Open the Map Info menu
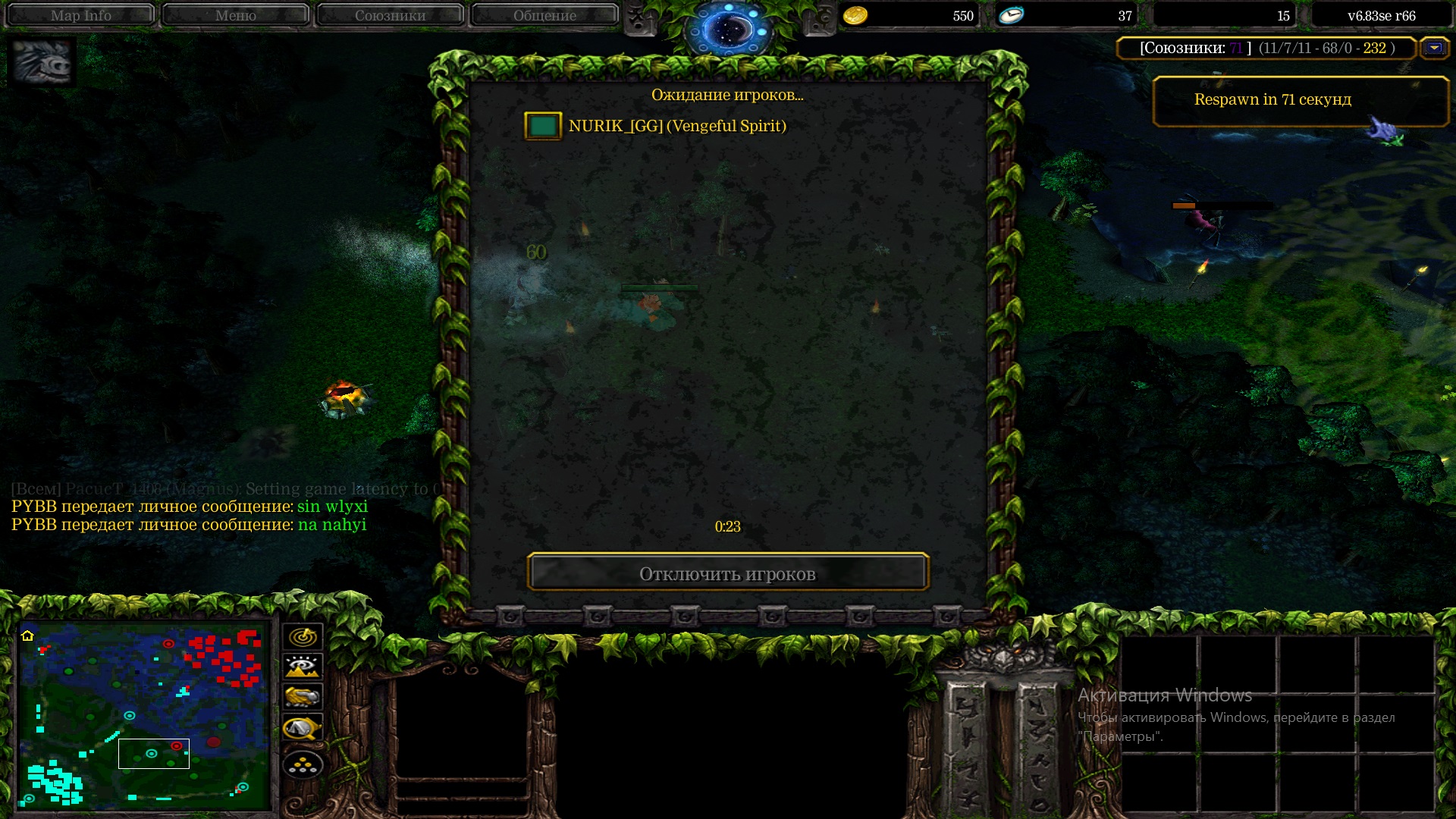 point(80,15)
